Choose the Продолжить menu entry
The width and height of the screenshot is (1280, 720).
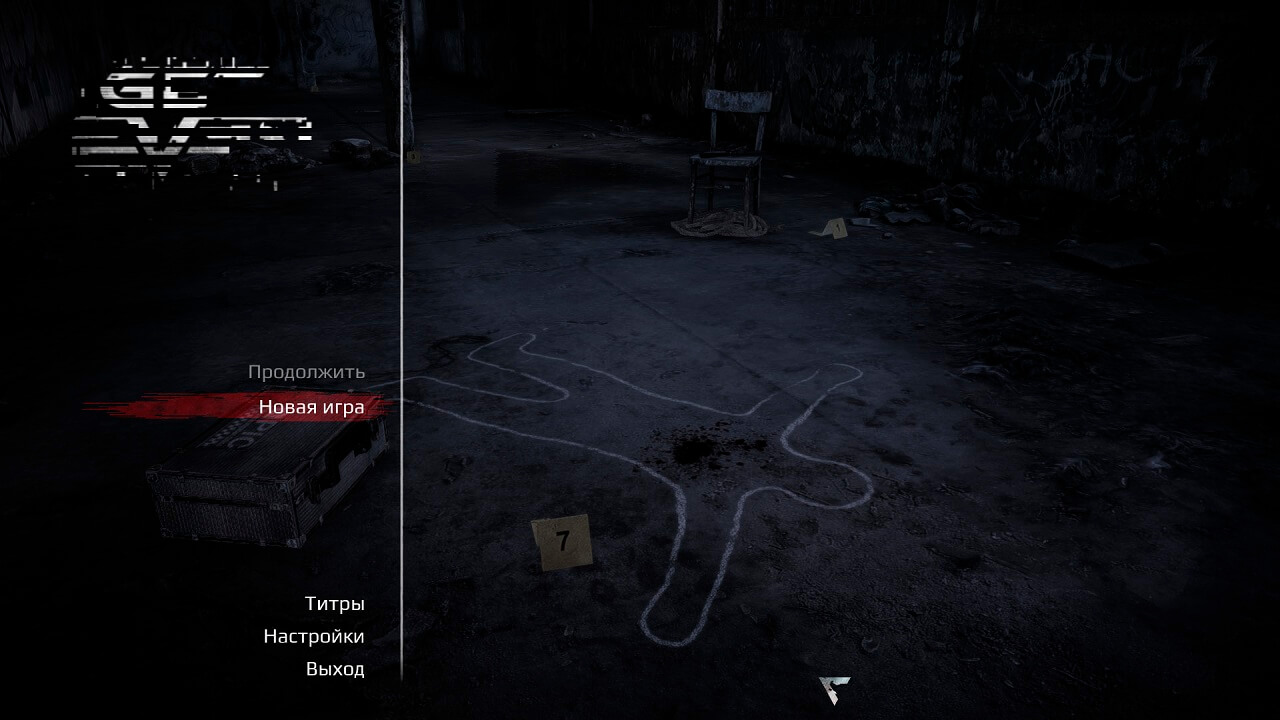tap(306, 372)
